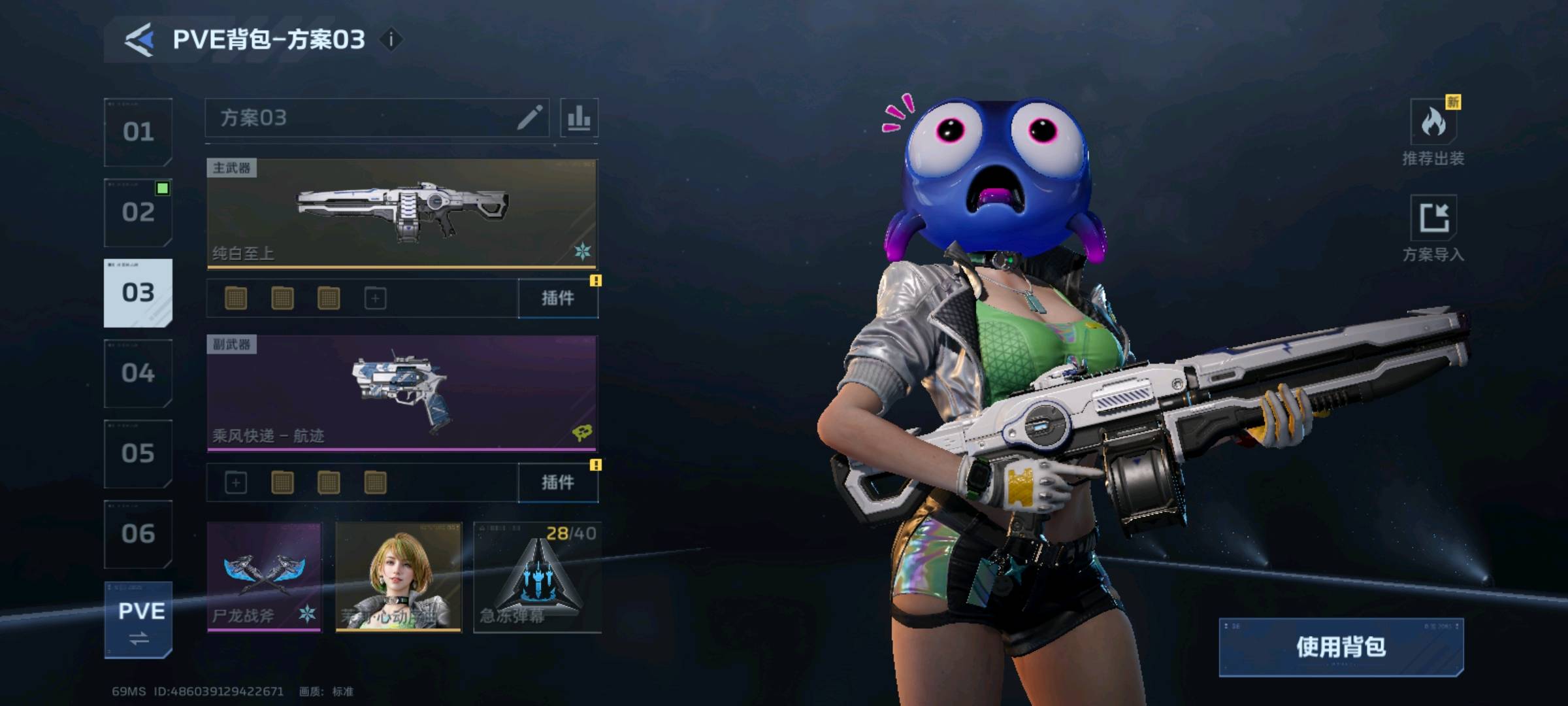The image size is (1568, 706).
Task: Open loadout slot 06
Action: [x=138, y=534]
